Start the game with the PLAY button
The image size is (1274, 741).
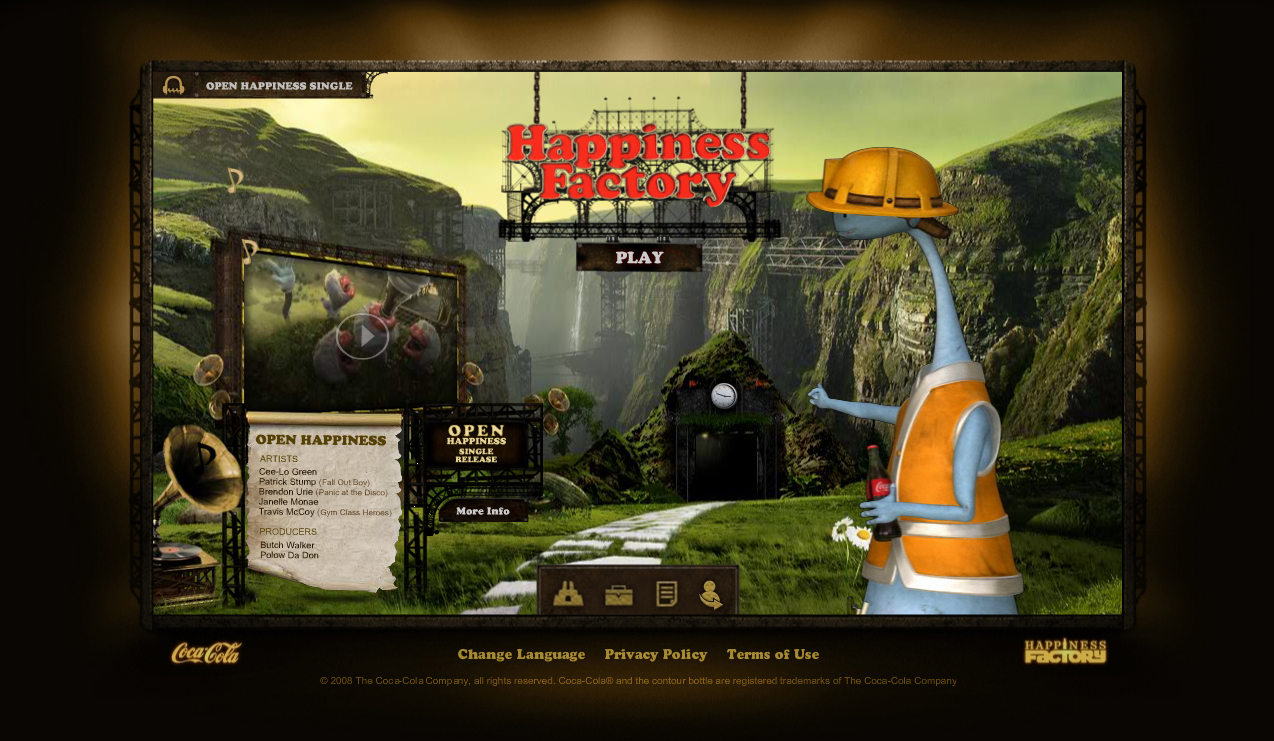(639, 257)
